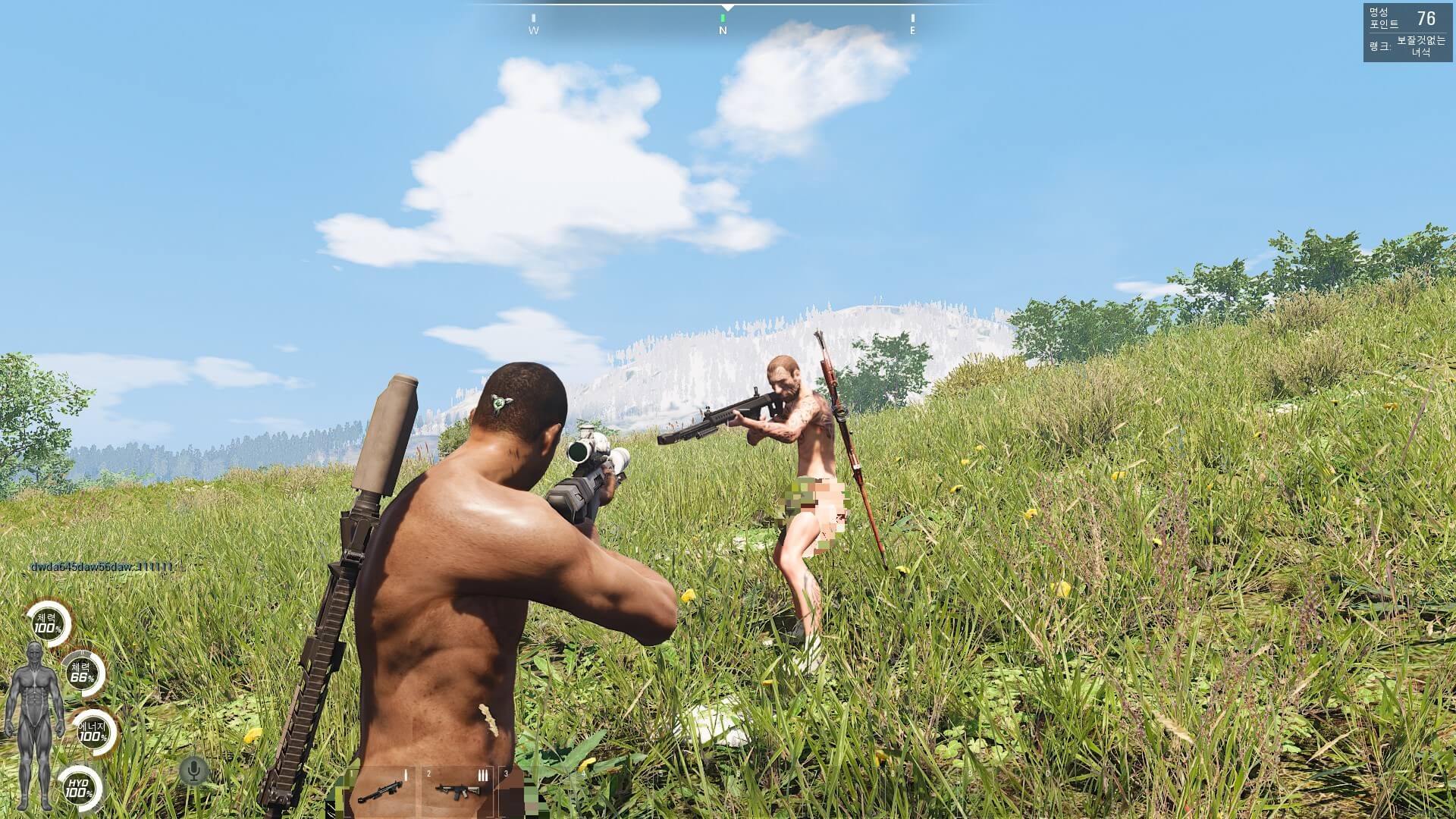This screenshot has width=1456, height=819.
Task: Select the sniper rifle in hotbar slot 1
Action: pos(380,792)
